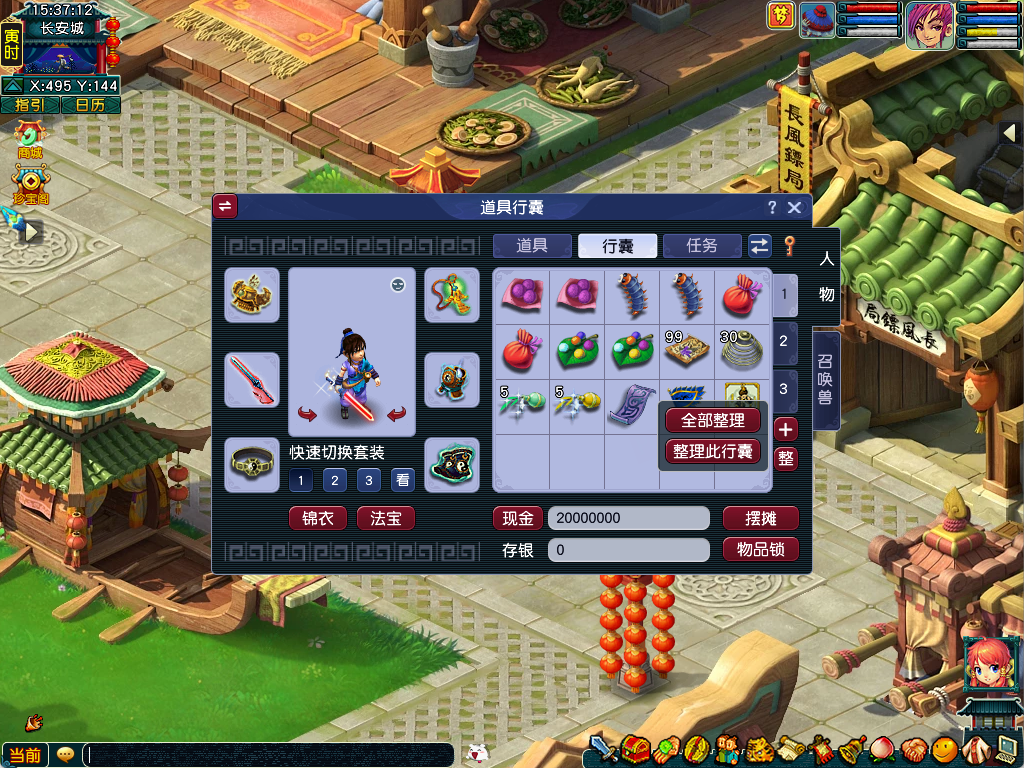Select the equipped red sword slot
Image resolution: width=1024 pixels, height=768 pixels.
(x=251, y=379)
